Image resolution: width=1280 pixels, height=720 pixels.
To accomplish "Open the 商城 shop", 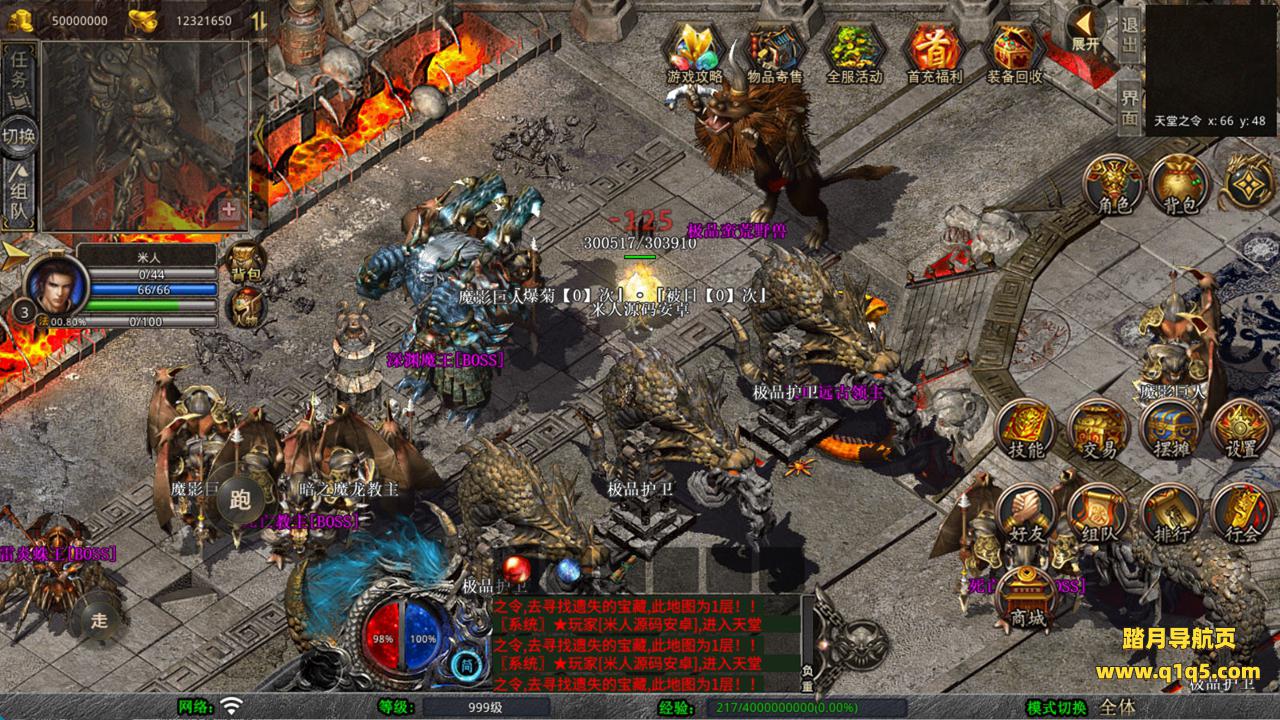I will pos(1026,598).
